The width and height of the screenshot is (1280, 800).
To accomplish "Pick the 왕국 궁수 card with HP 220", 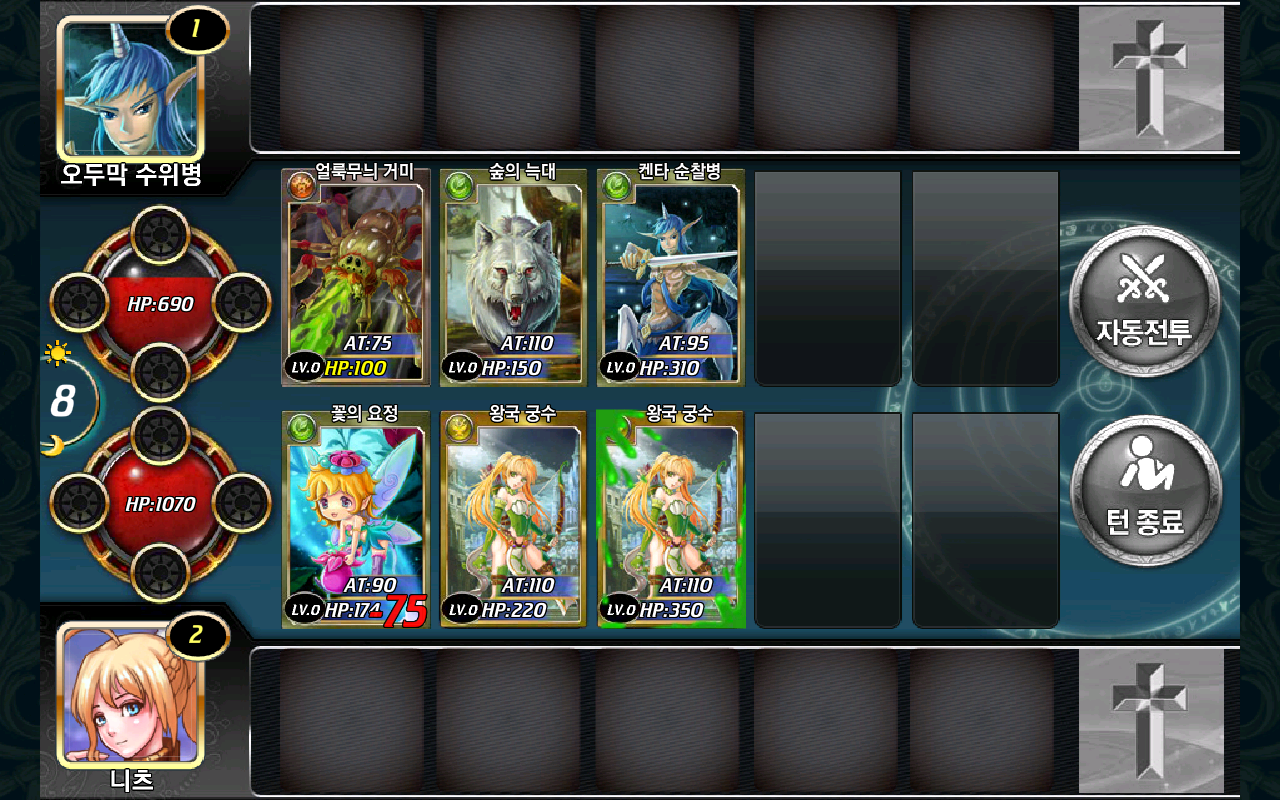I will tap(513, 520).
